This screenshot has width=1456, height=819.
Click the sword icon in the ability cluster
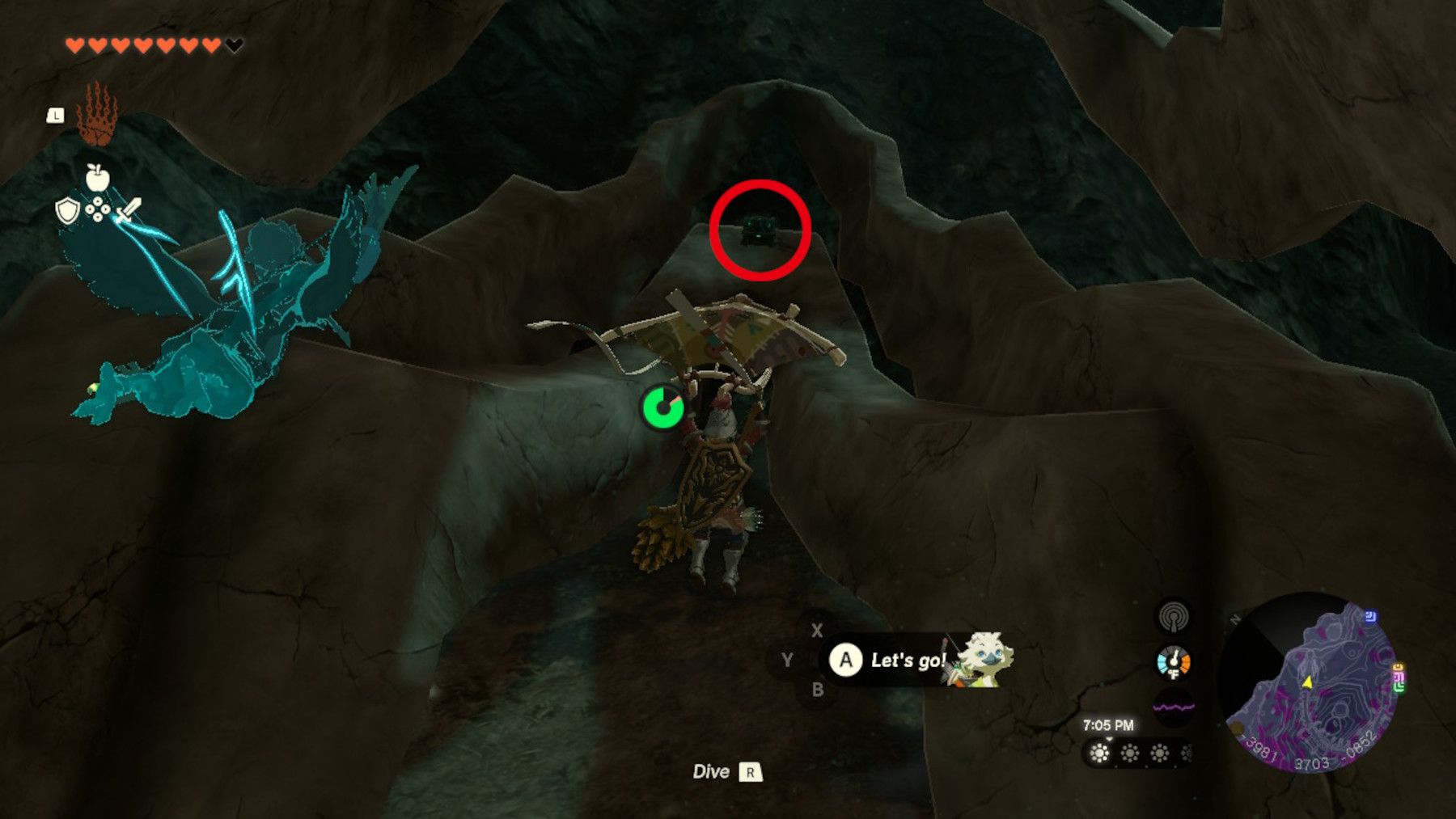pyautogui.click(x=130, y=209)
